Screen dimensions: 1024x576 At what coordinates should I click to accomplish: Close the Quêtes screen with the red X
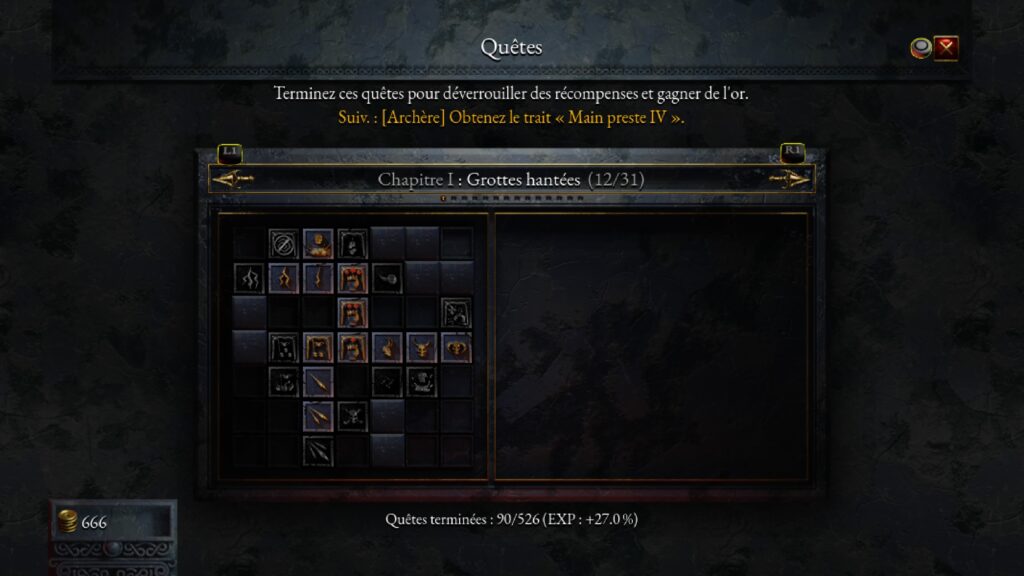(x=946, y=47)
